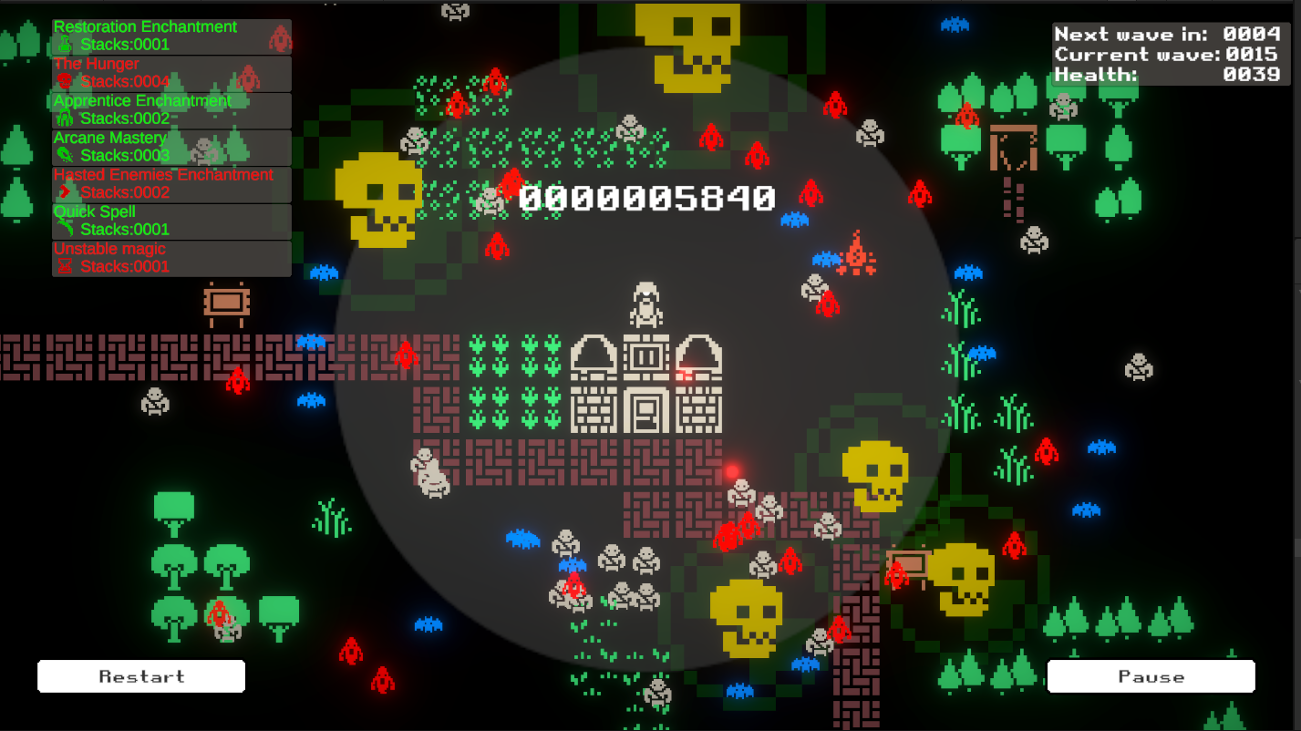Viewport: 1301px width, 731px height.
Task: Select the Restoration Enchantment potion icon
Action: pos(66,44)
